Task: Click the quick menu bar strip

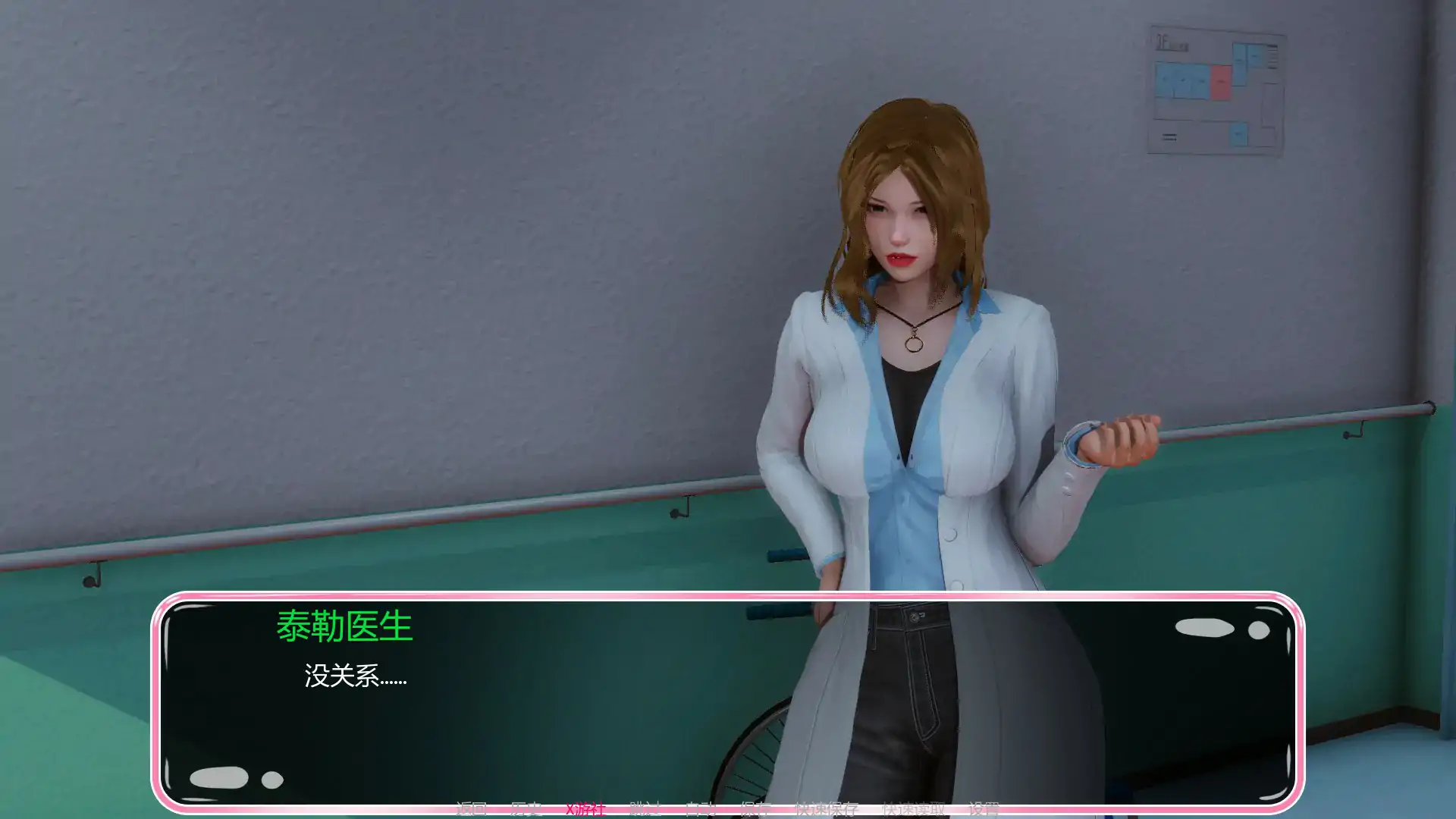Action: click(728, 808)
